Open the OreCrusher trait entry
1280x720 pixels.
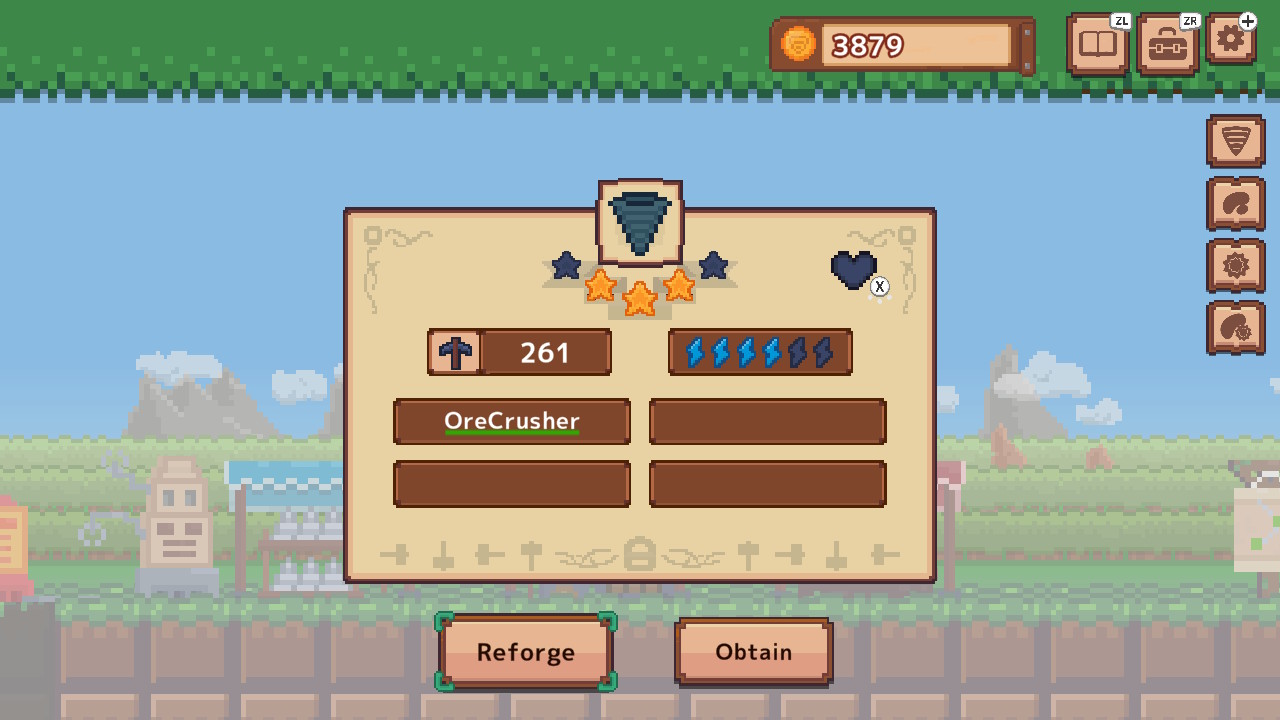coord(511,421)
